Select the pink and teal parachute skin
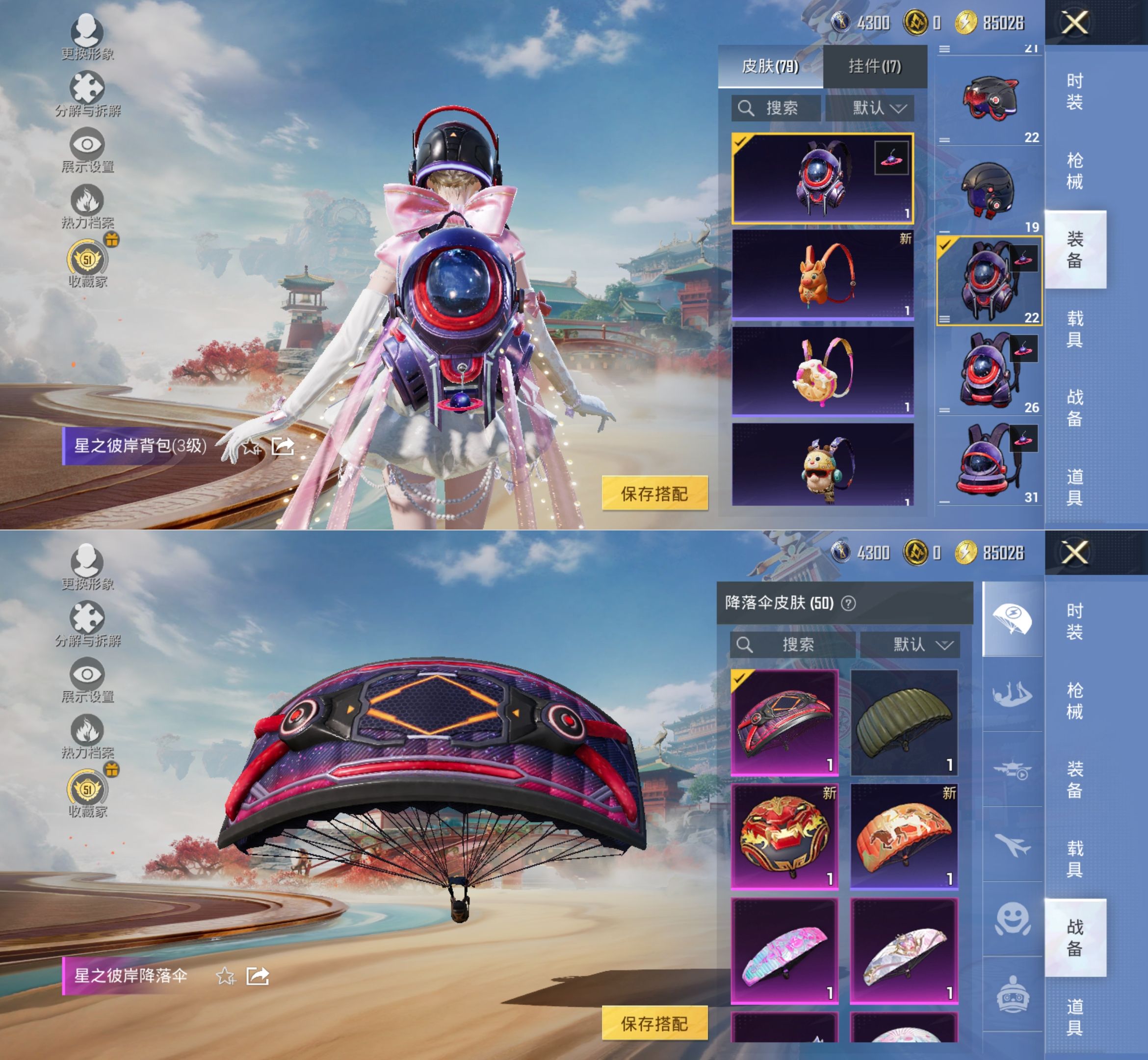The image size is (1148, 1060). (x=784, y=950)
